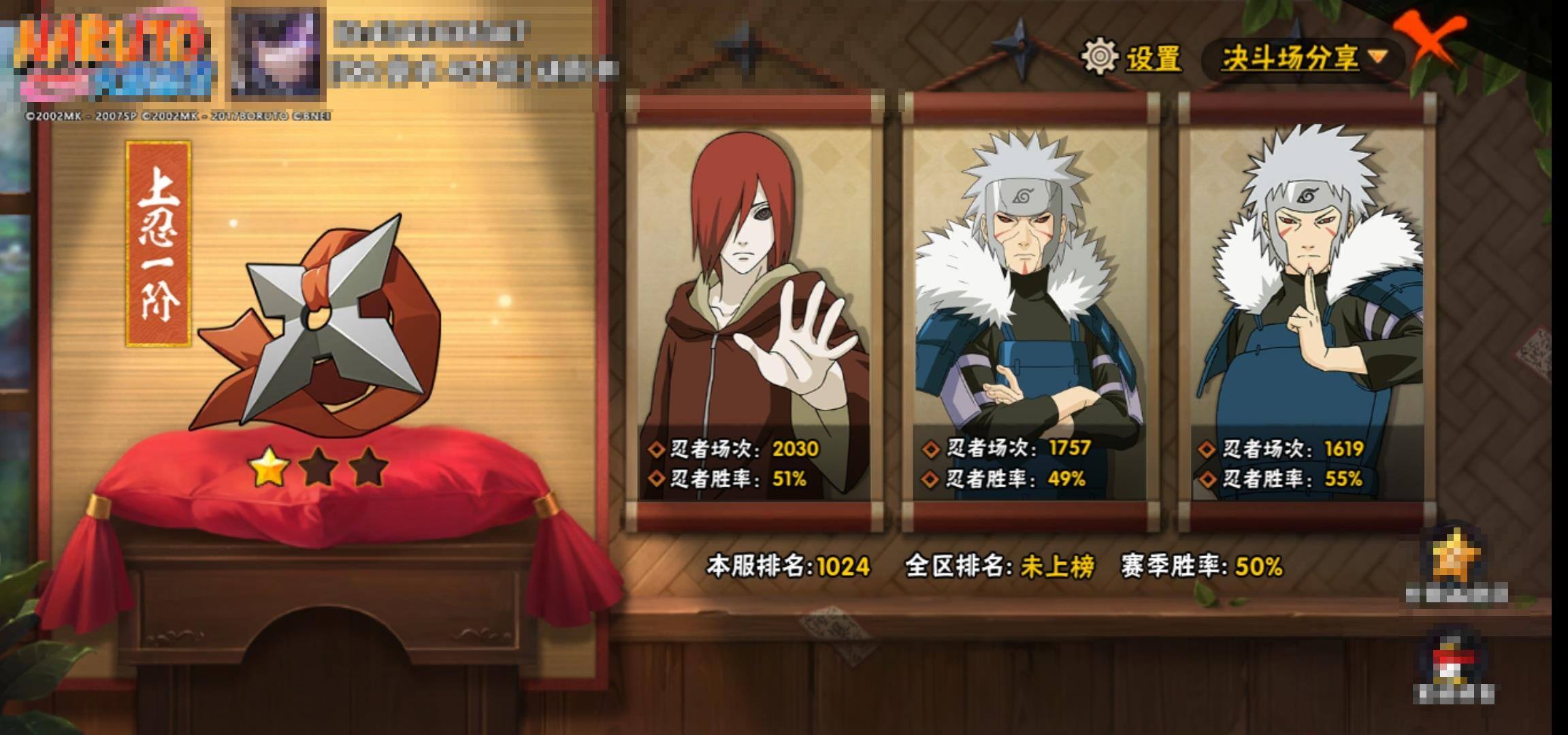This screenshot has height=735, width=1568.
Task: Close the profile screen with the red X
Action: [x=1429, y=39]
